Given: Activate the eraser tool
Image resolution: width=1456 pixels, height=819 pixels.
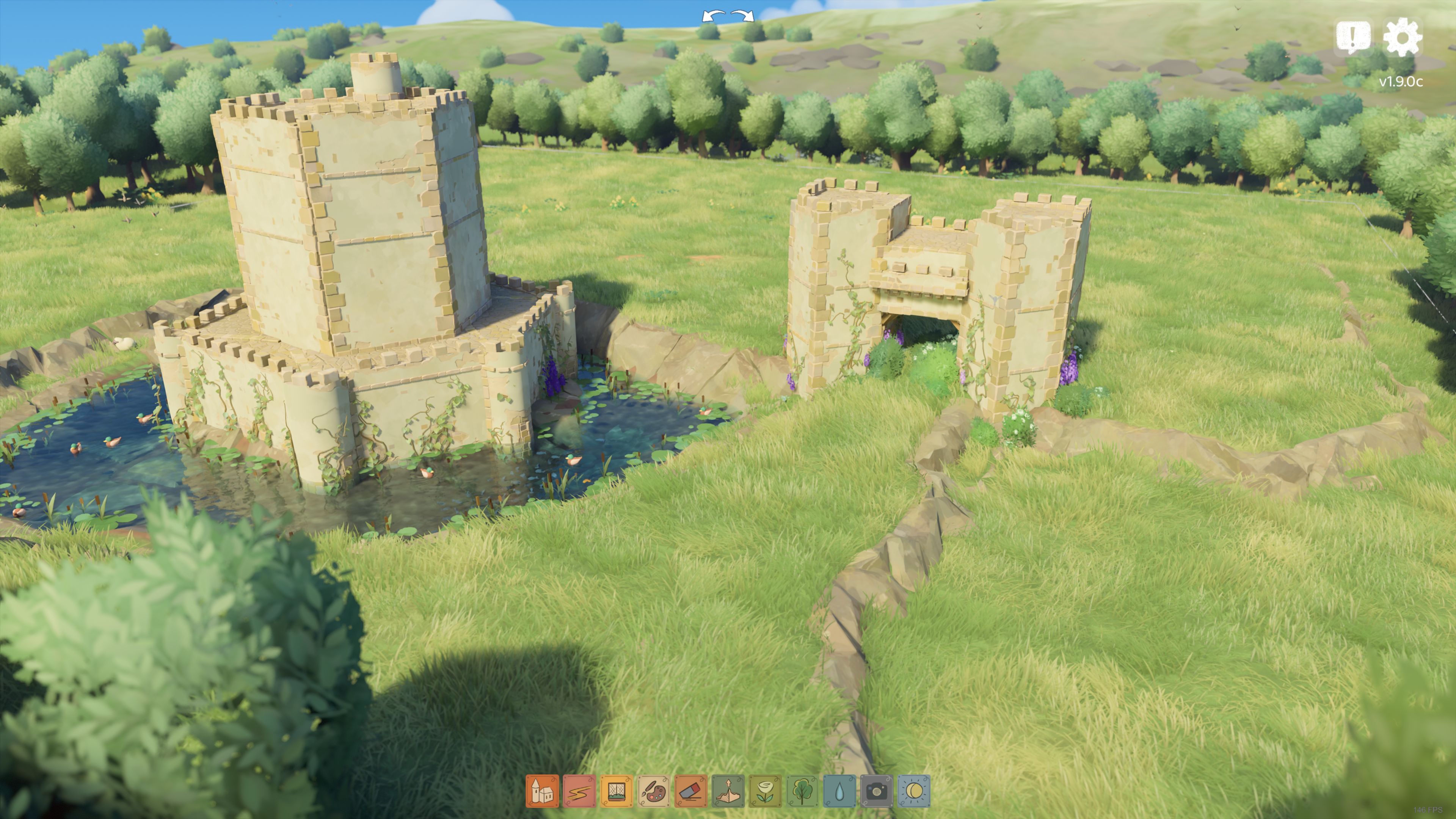Looking at the screenshot, I should [x=691, y=790].
